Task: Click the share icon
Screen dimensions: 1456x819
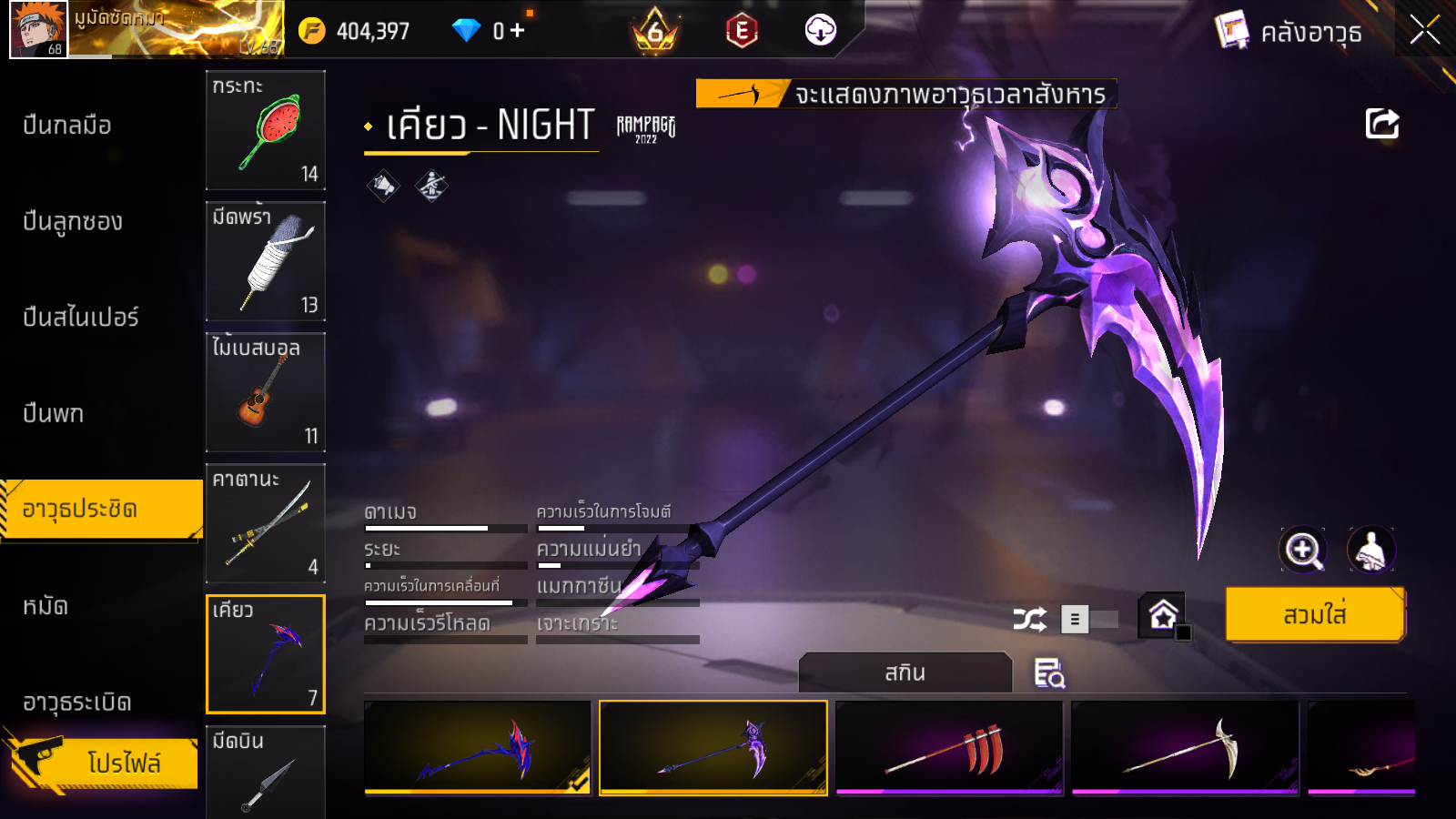Action: tap(1381, 124)
